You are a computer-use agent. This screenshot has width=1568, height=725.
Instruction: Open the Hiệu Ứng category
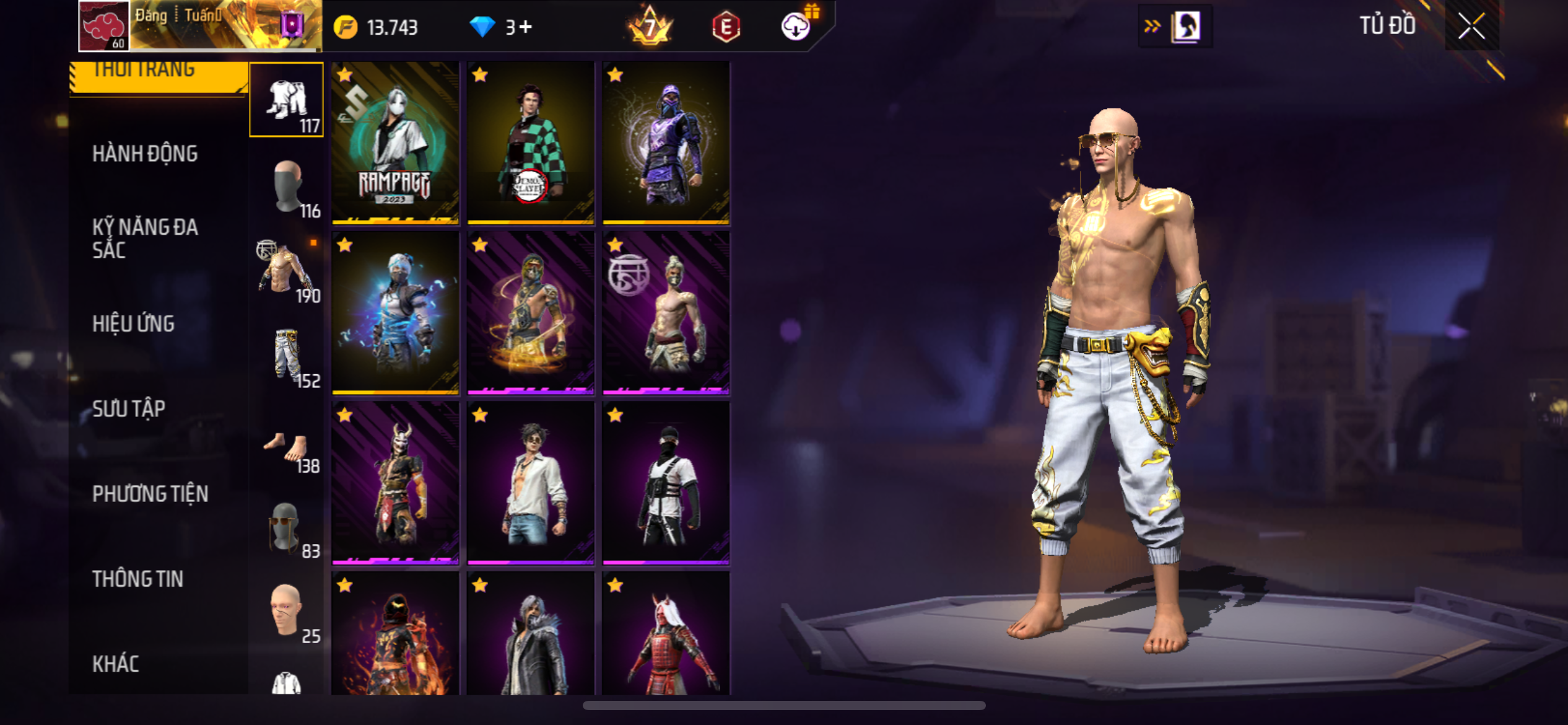click(x=133, y=323)
